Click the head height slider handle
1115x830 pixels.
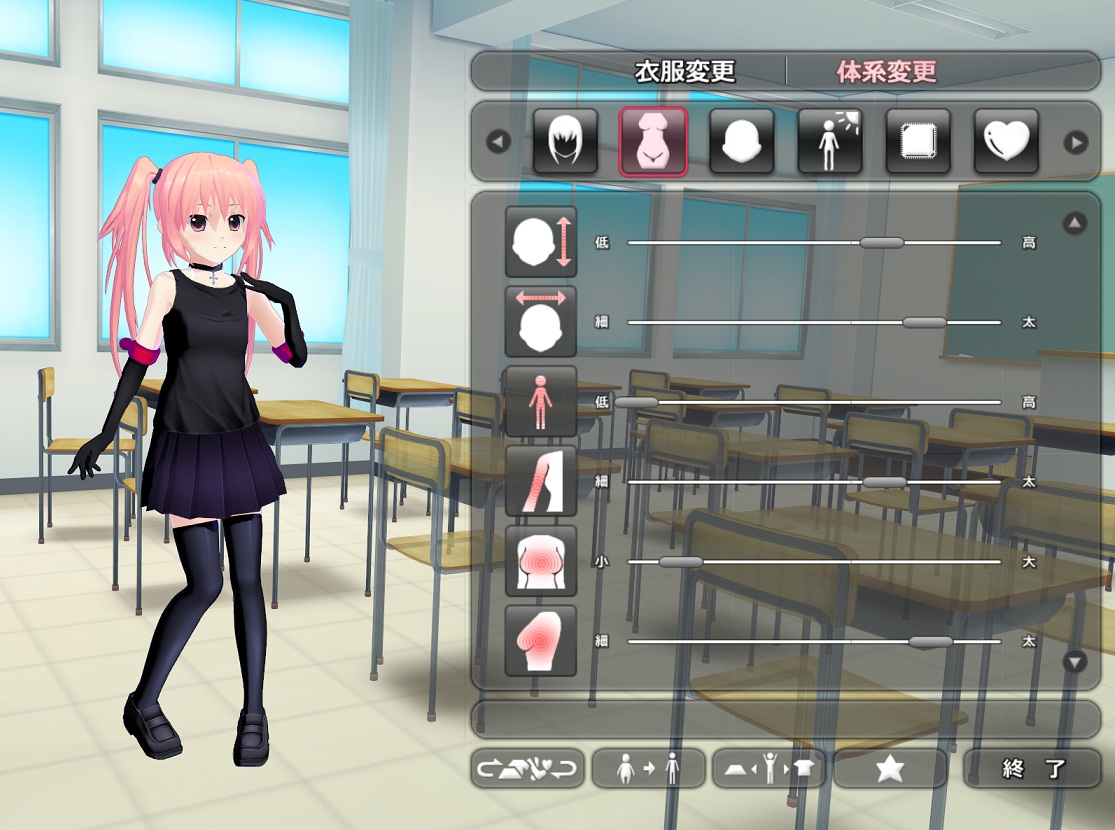pos(881,242)
